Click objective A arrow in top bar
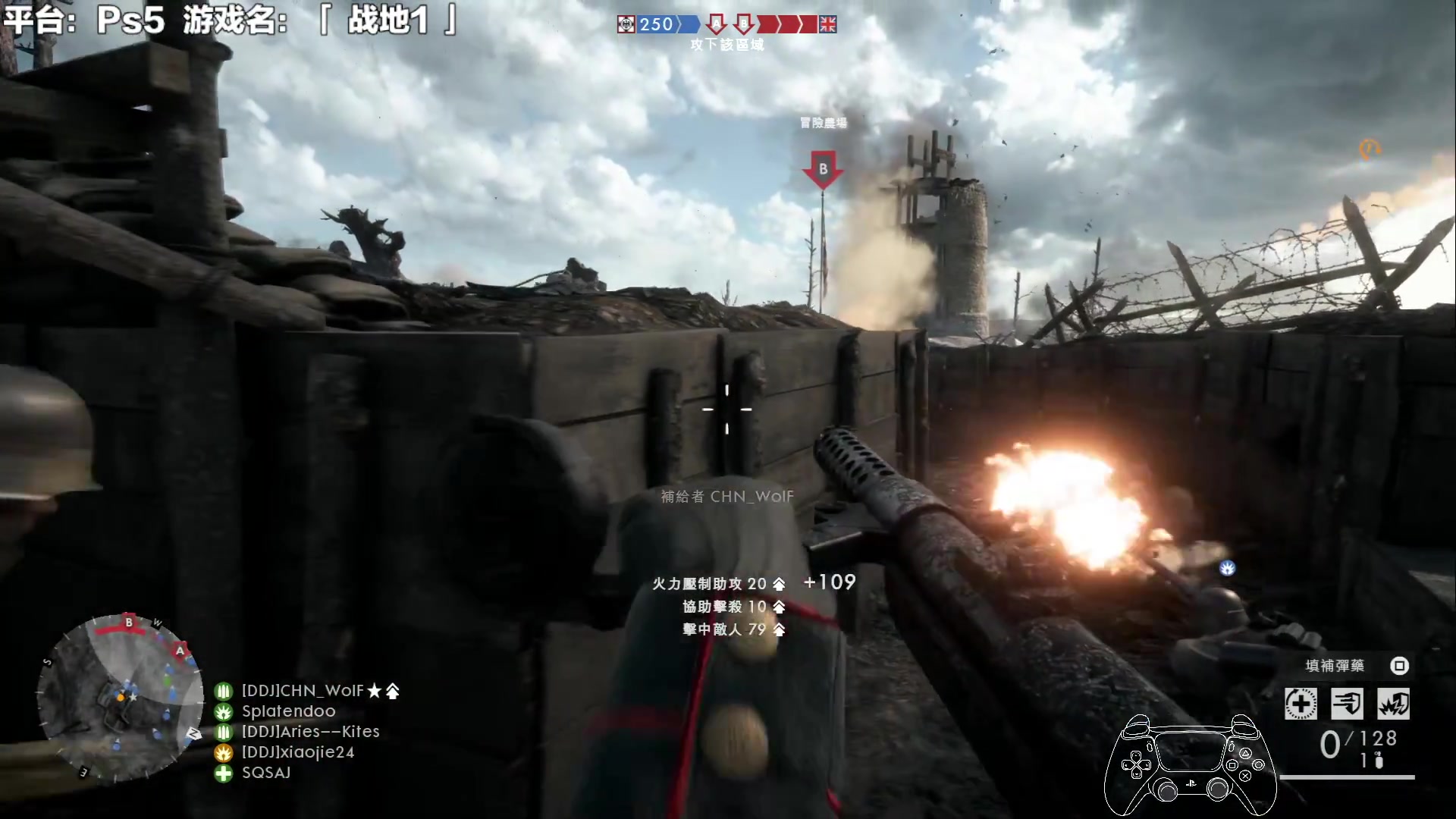 pyautogui.click(x=716, y=24)
